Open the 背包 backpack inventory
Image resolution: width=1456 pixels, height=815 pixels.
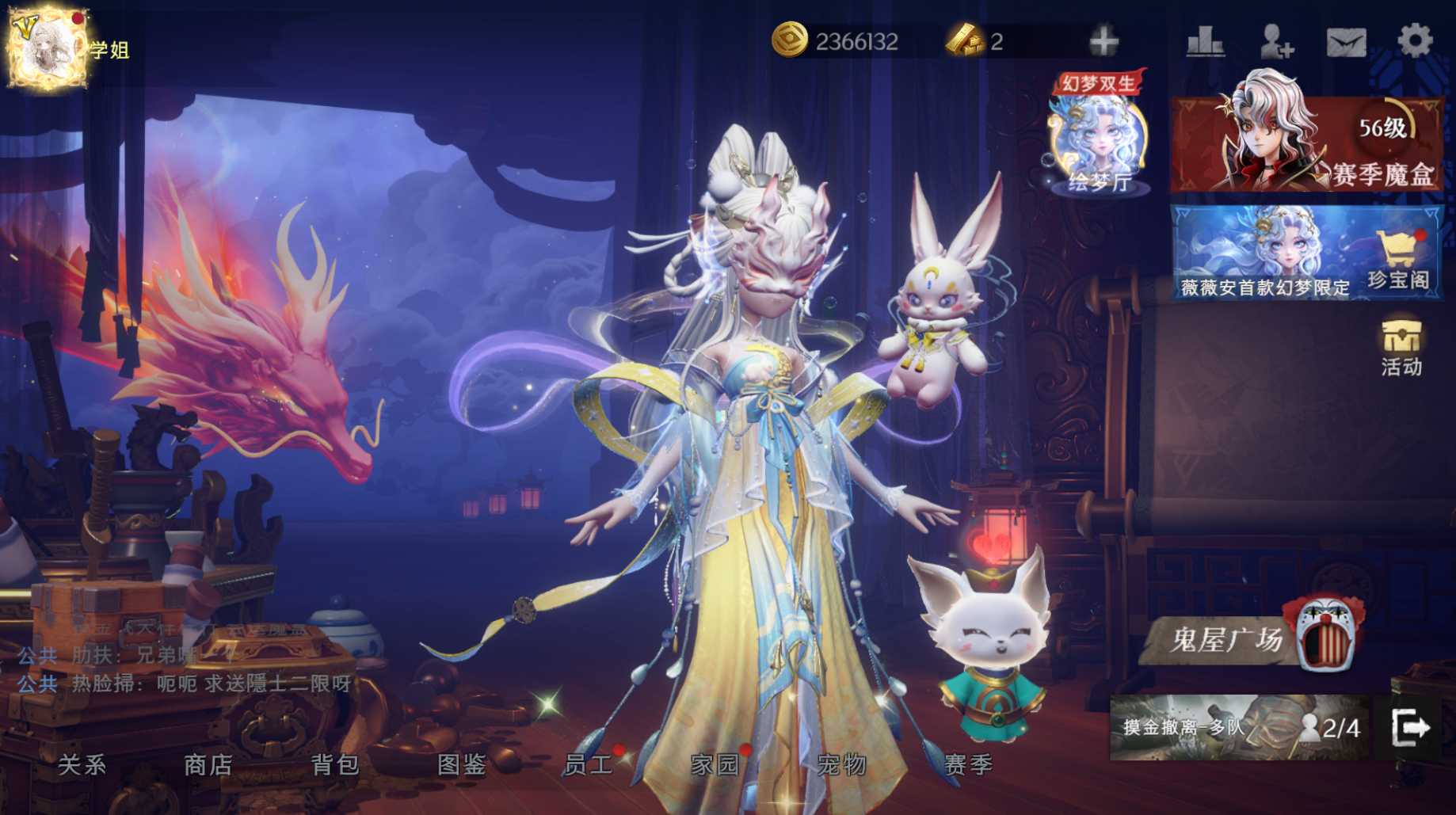click(x=334, y=764)
